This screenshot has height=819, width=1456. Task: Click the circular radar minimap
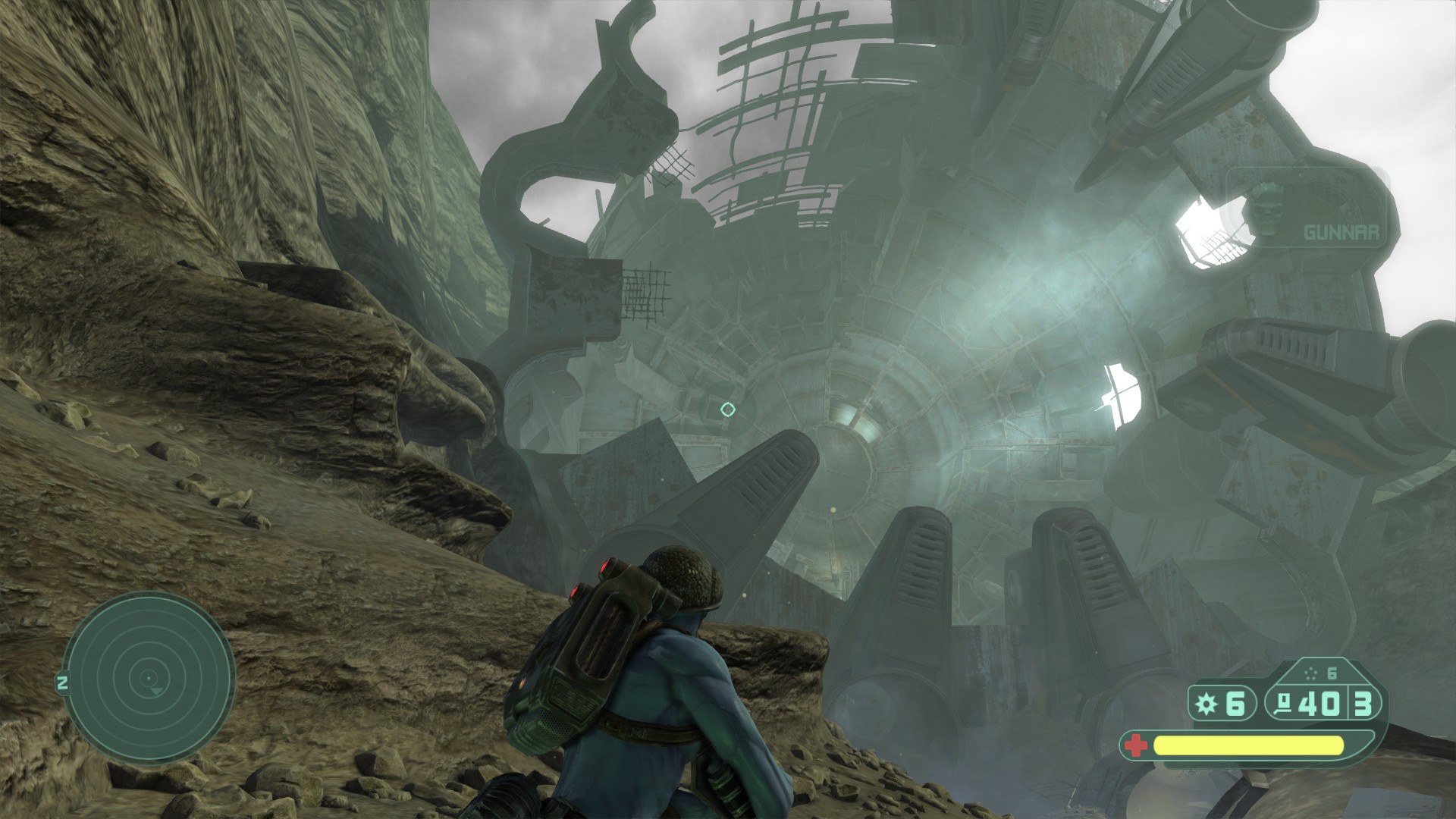click(x=149, y=679)
